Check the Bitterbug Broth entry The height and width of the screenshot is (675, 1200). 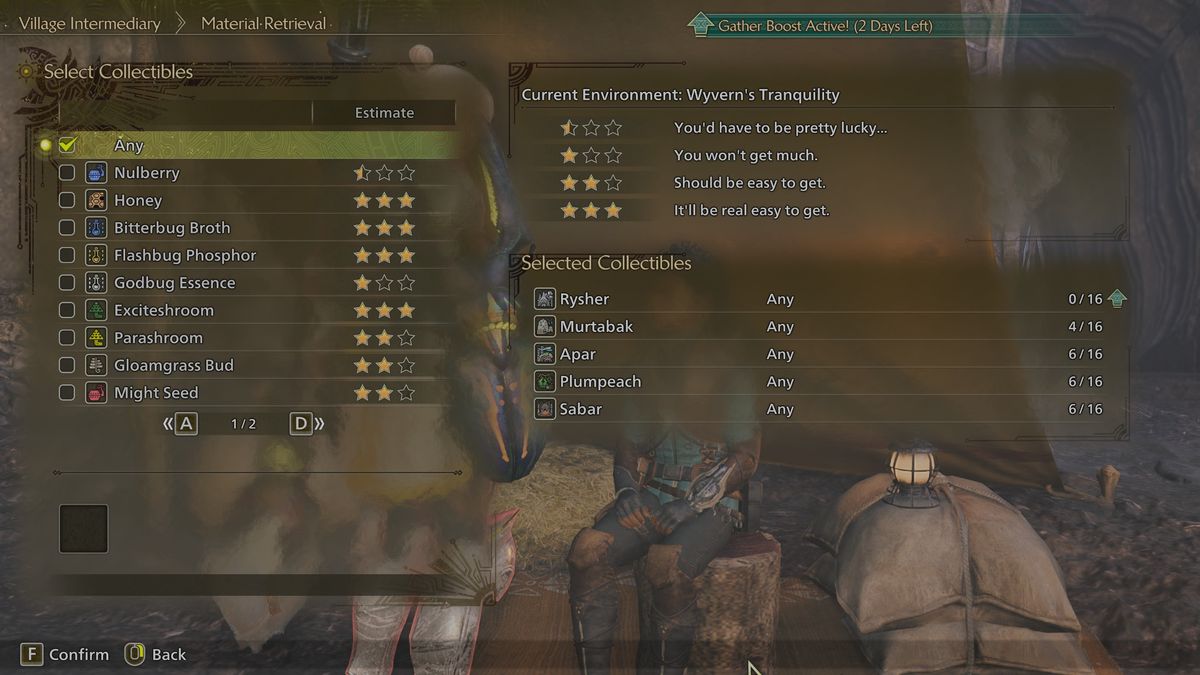click(x=67, y=228)
